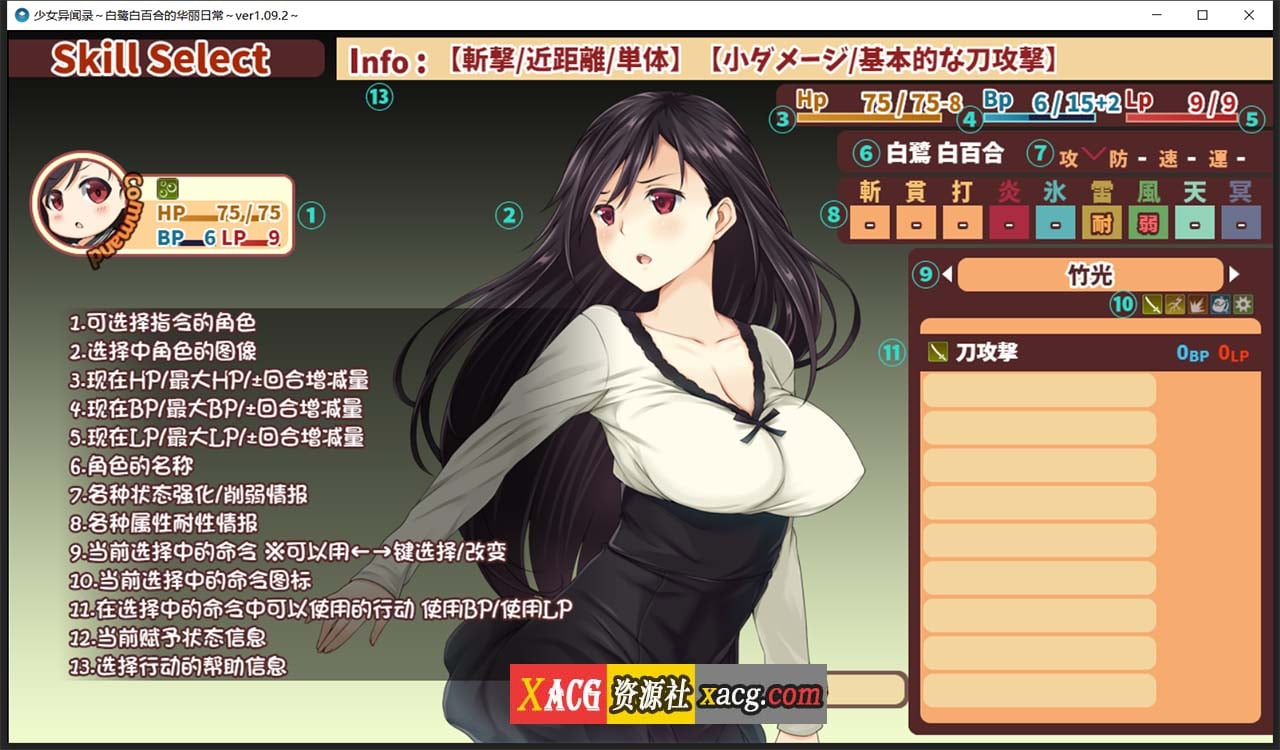Screen dimensions: 1280x750
Task: Click left arrow to change selected command
Action: (946, 274)
